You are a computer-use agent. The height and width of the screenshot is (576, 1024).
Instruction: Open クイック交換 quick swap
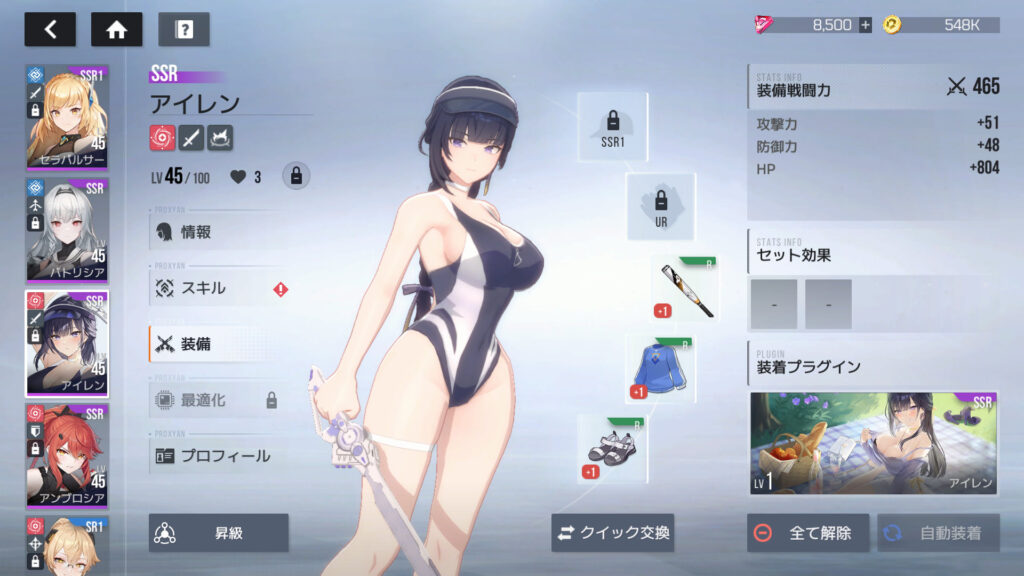[613, 533]
